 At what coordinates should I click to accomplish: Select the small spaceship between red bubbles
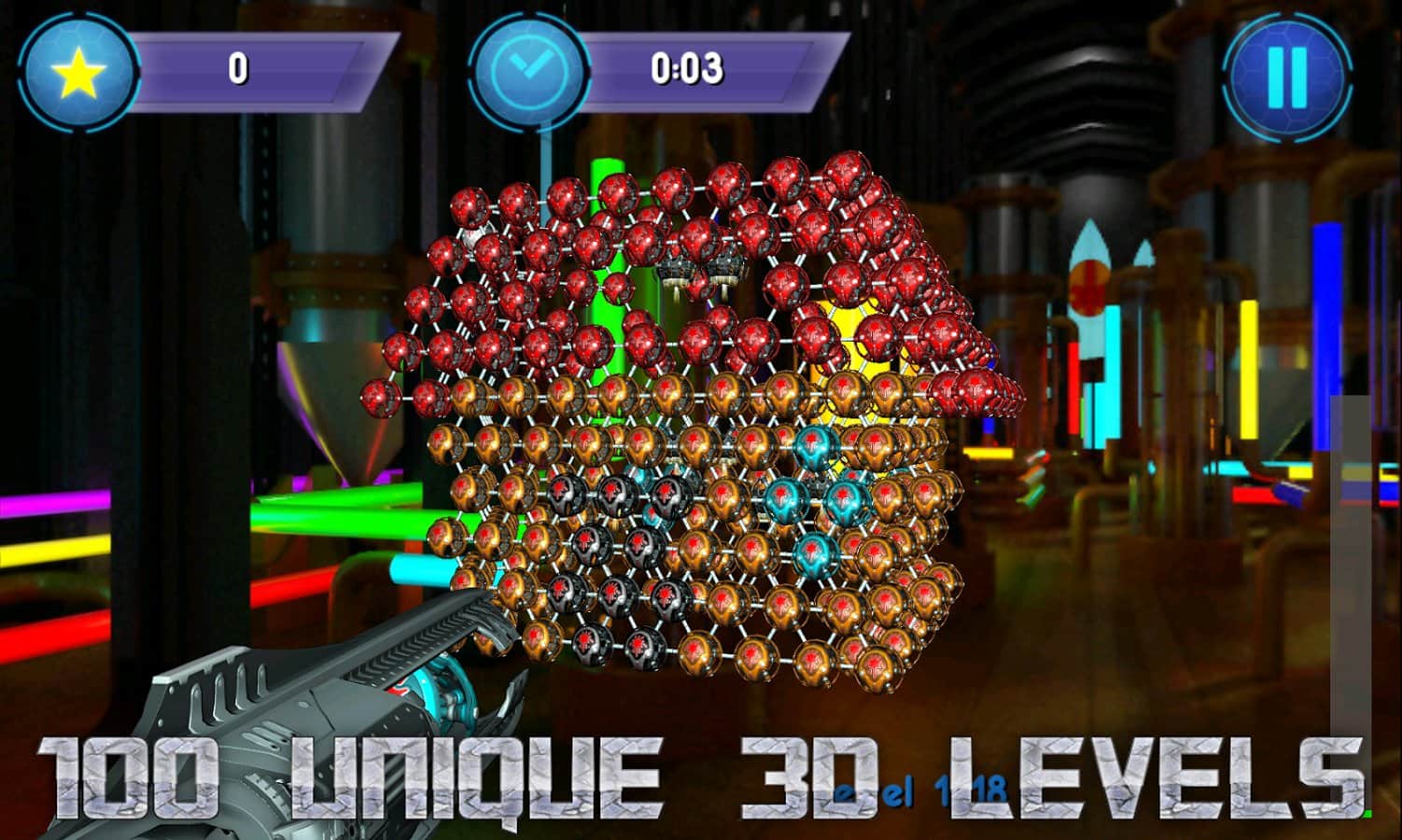click(x=702, y=273)
